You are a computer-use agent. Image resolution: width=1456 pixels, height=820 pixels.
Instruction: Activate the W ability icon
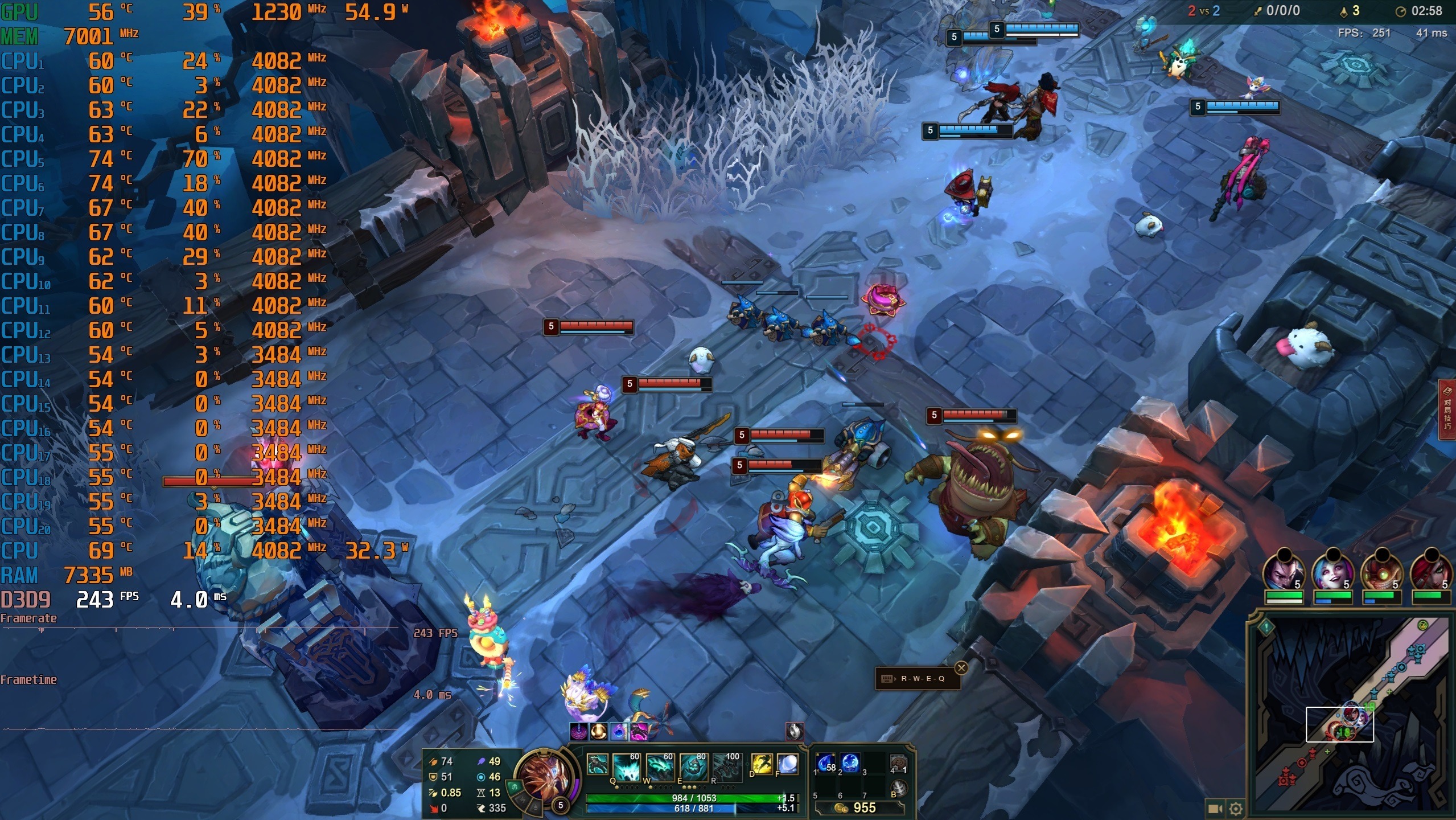click(660, 767)
